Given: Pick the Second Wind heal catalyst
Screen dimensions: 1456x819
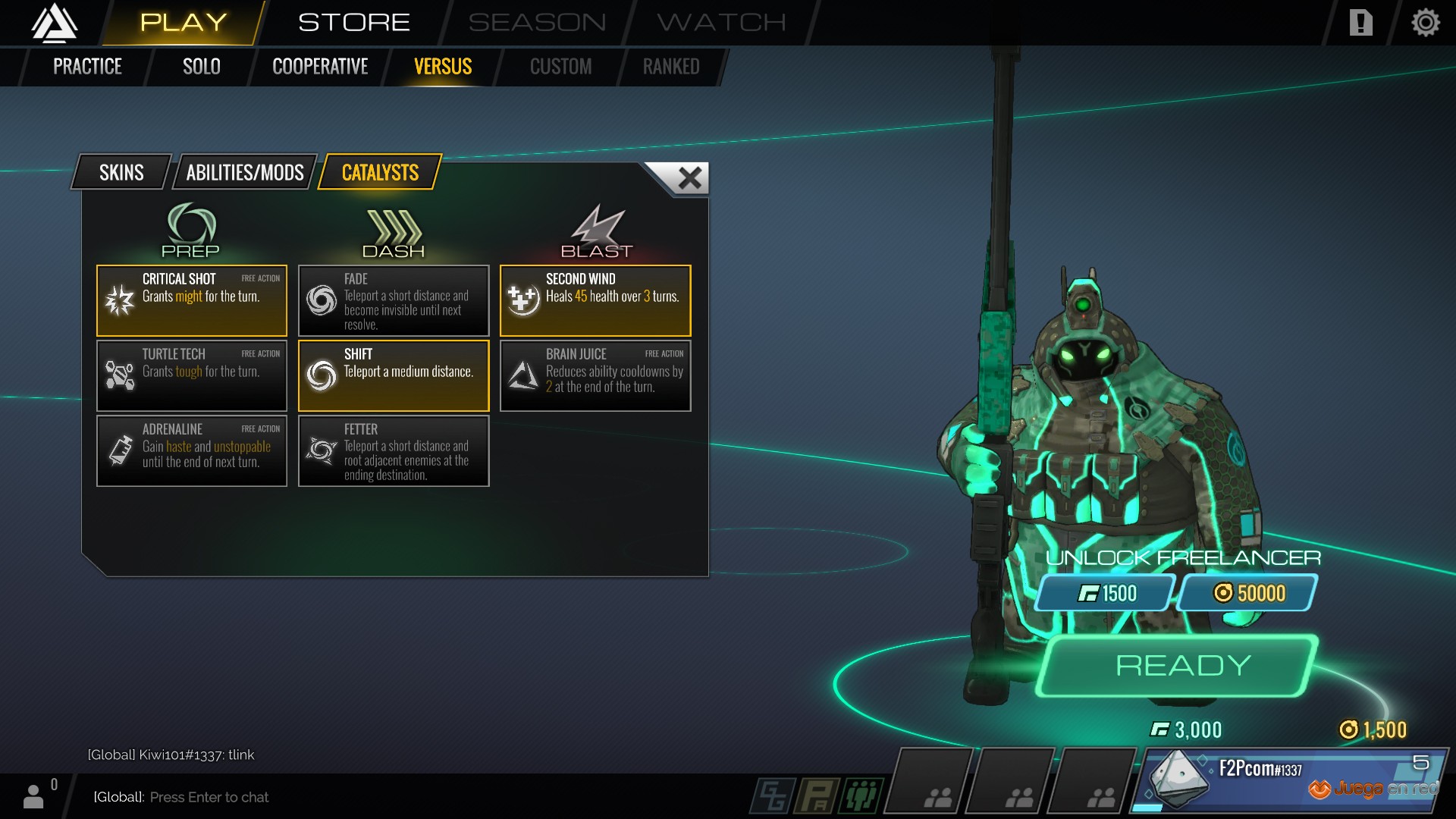Looking at the screenshot, I should click(595, 300).
